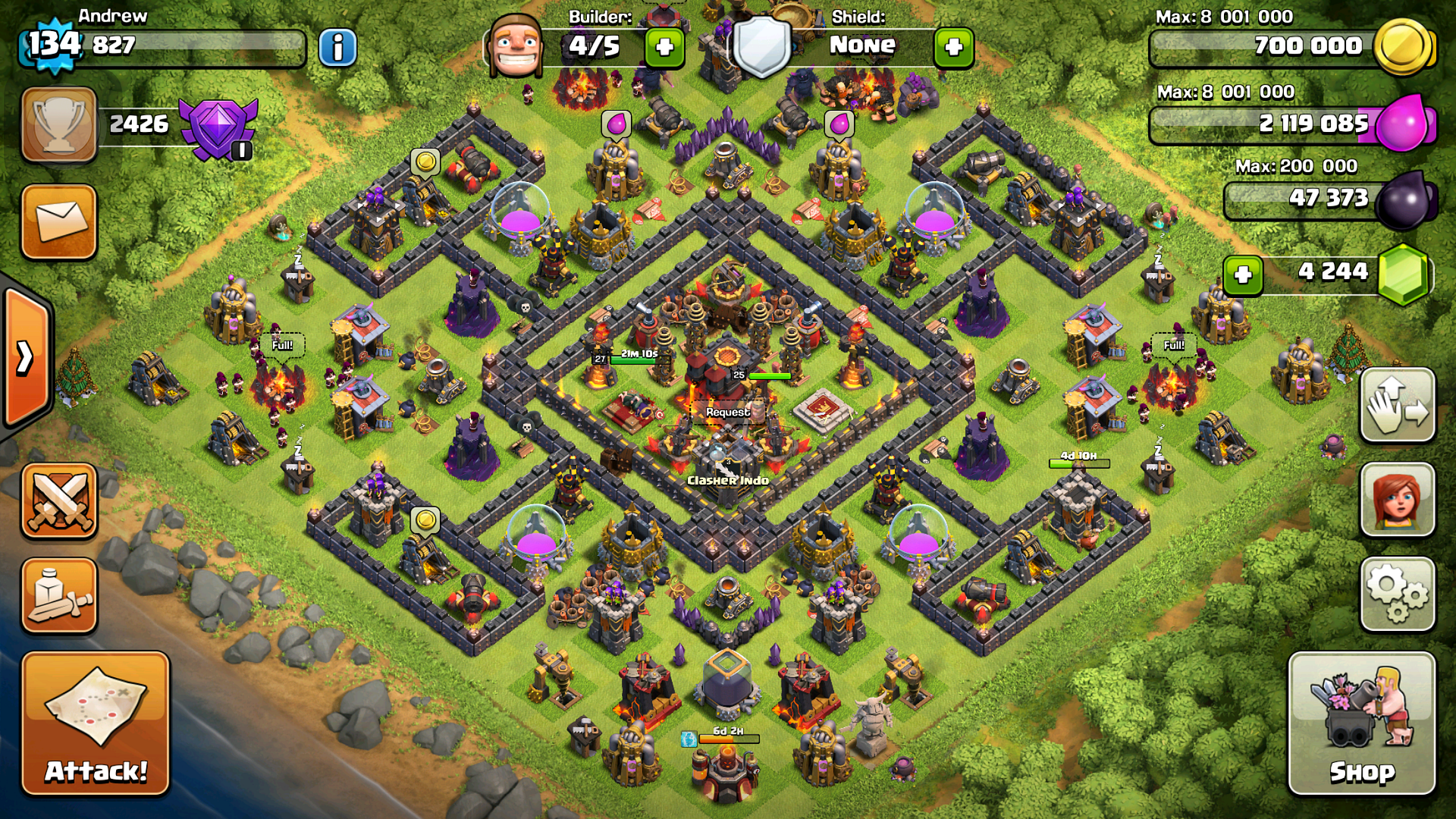Tap the builder face icon
Viewport: 1456px width, 819px height.
(516, 45)
